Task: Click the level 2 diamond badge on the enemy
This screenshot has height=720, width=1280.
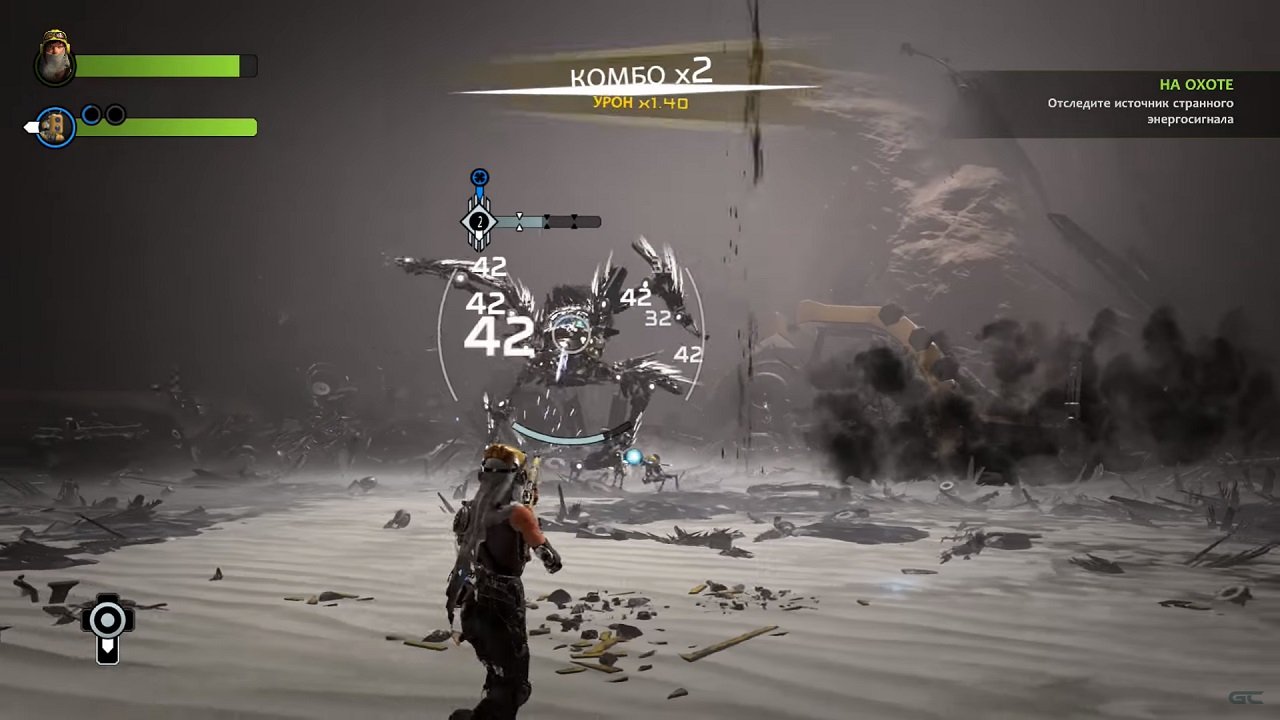Action: pyautogui.click(x=478, y=219)
